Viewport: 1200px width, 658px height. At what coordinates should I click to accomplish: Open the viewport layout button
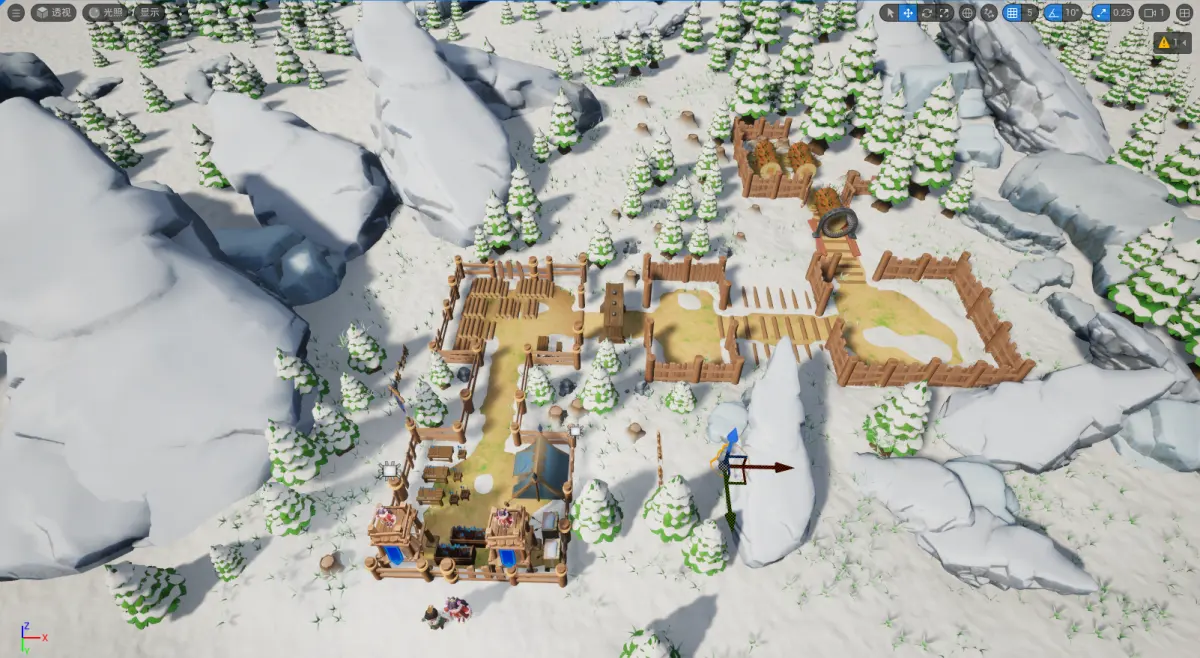pos(1186,13)
